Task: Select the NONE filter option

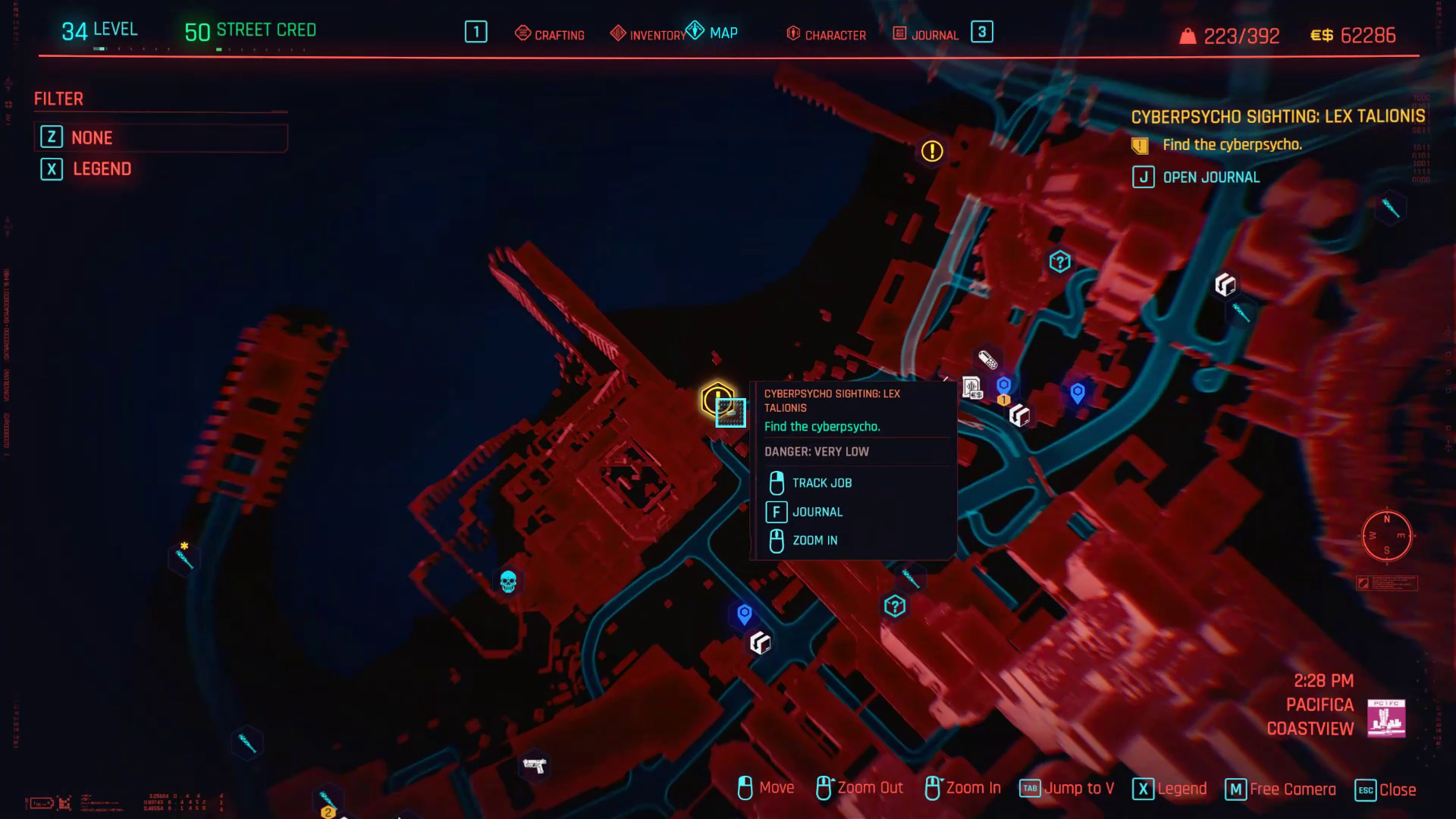Action: (91, 137)
